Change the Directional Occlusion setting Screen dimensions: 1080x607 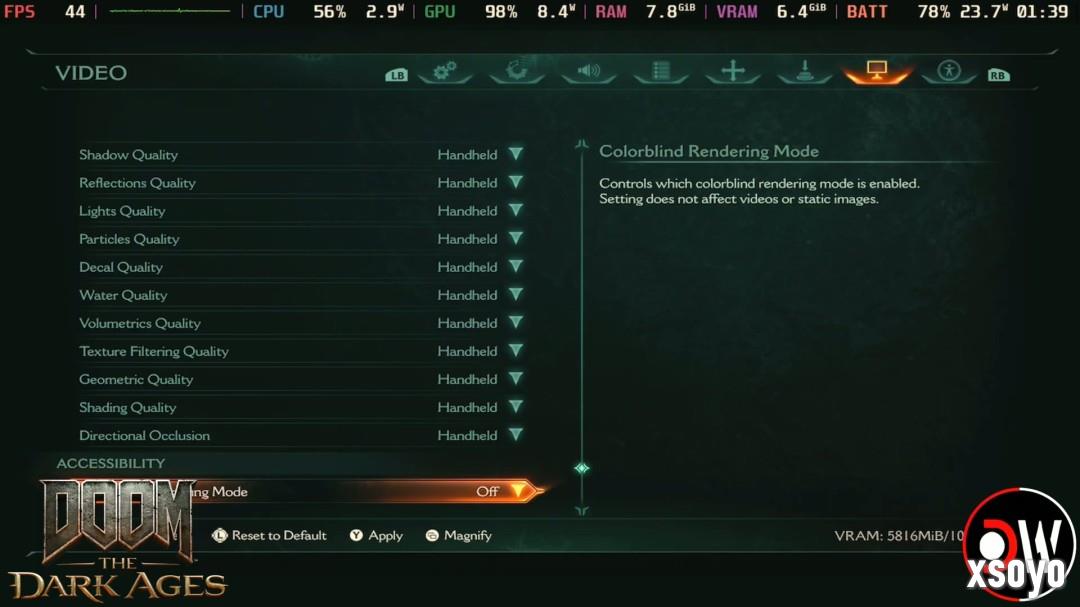(515, 435)
